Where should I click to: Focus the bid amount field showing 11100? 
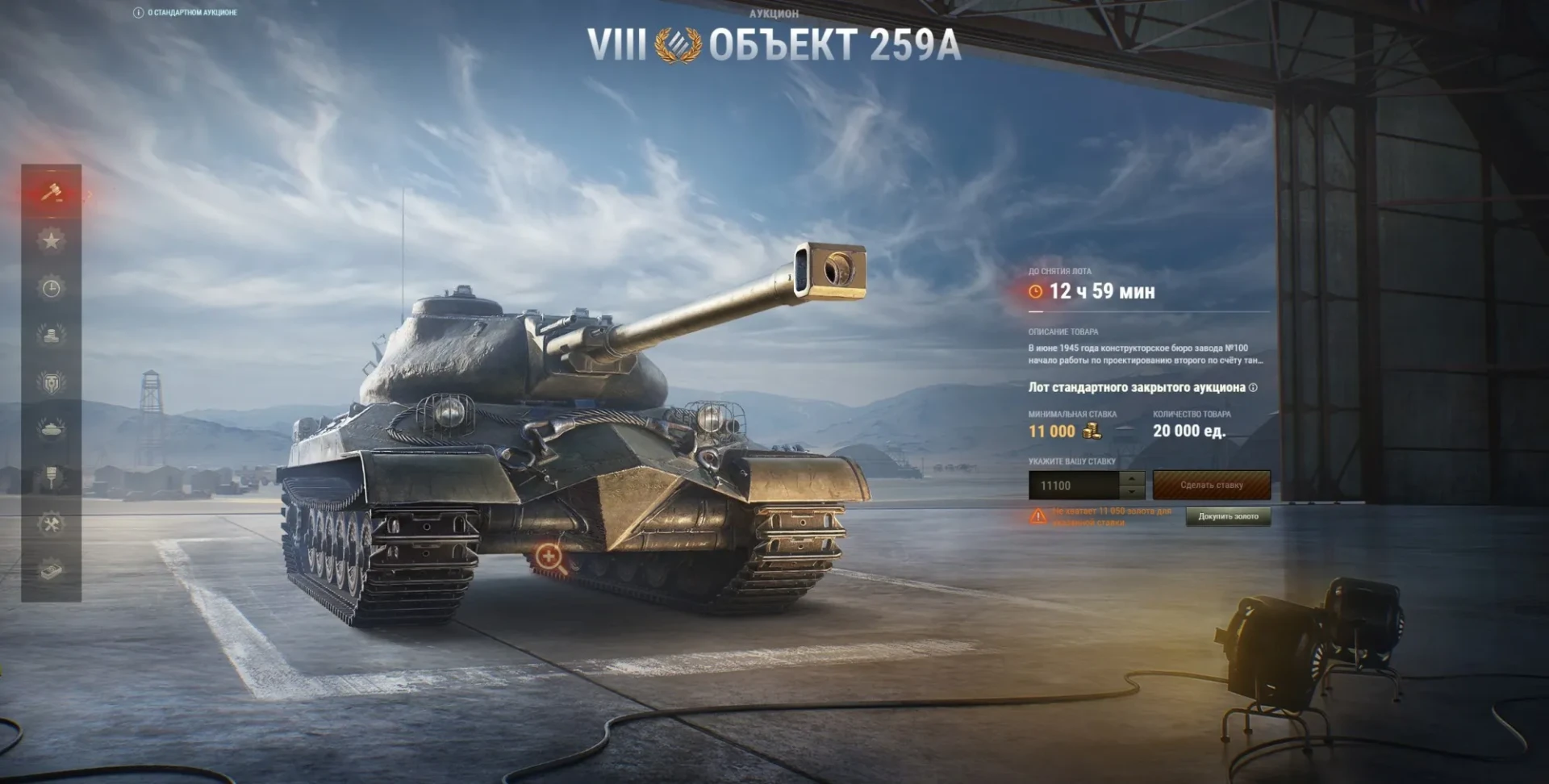1074,486
